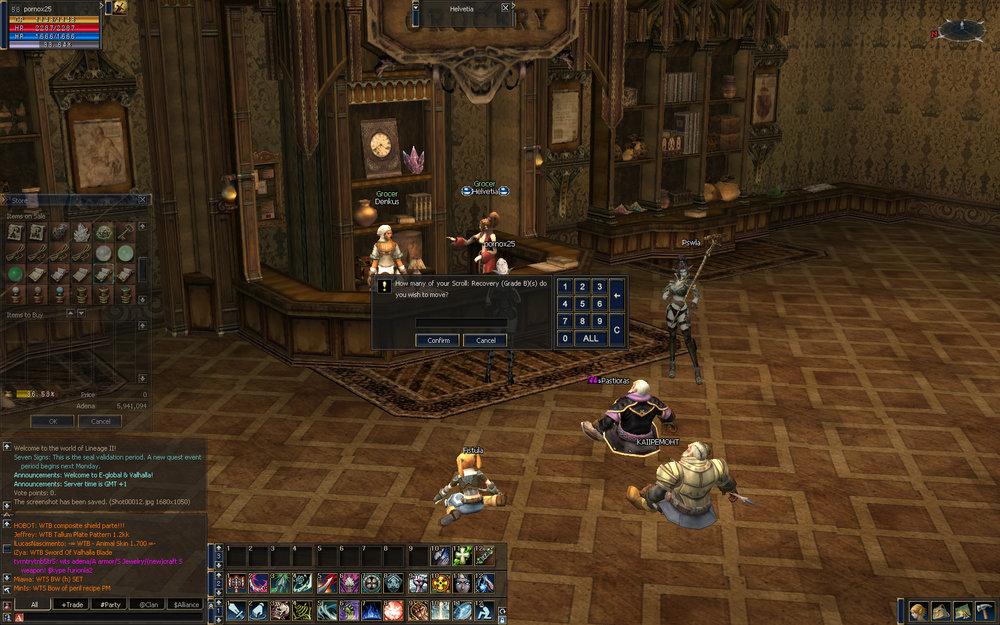Select the white crystal item on sale
Image resolution: width=1000 pixels, height=625 pixels.
tap(81, 232)
